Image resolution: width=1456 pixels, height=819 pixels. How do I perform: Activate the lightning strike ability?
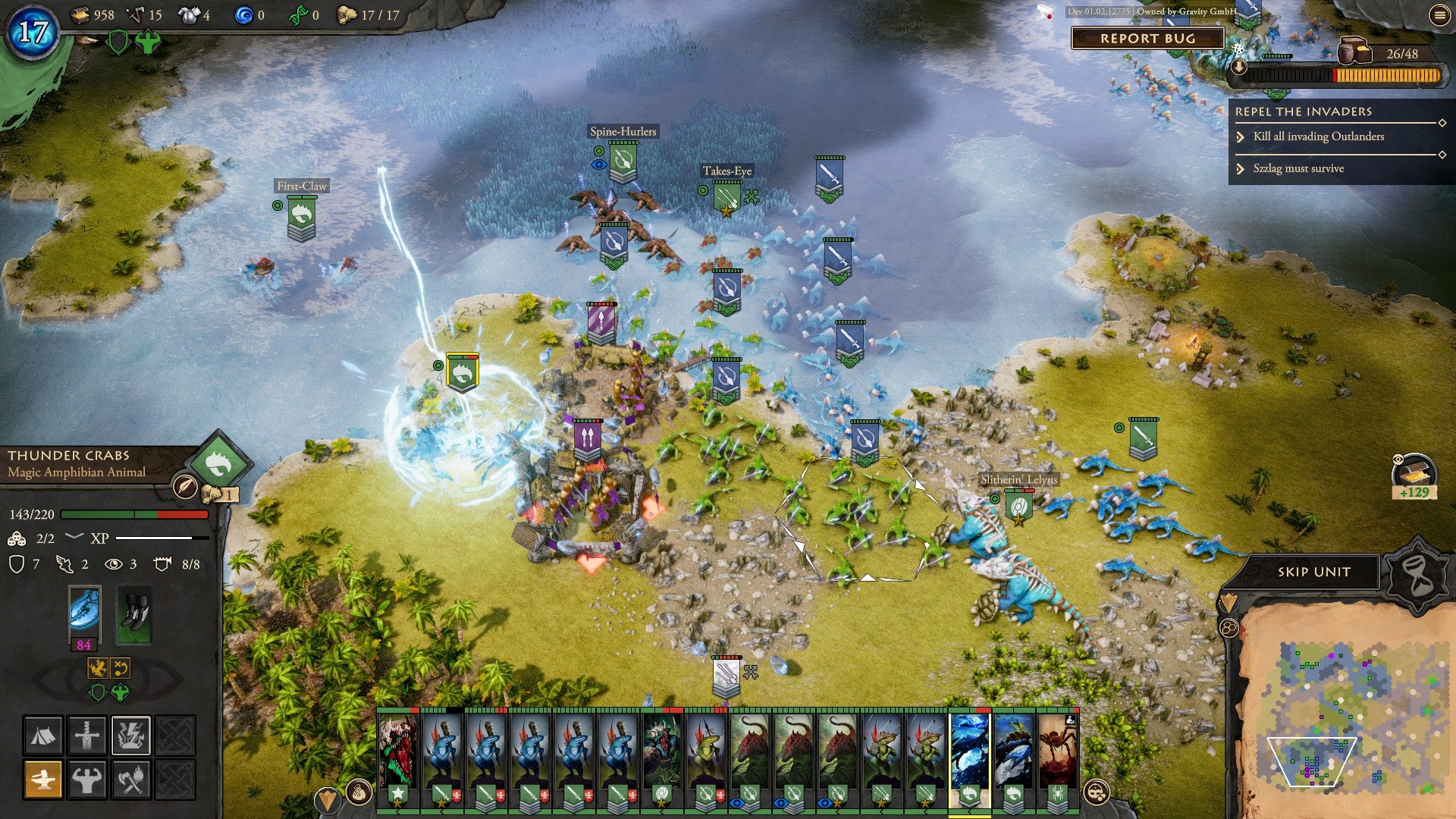click(131, 735)
